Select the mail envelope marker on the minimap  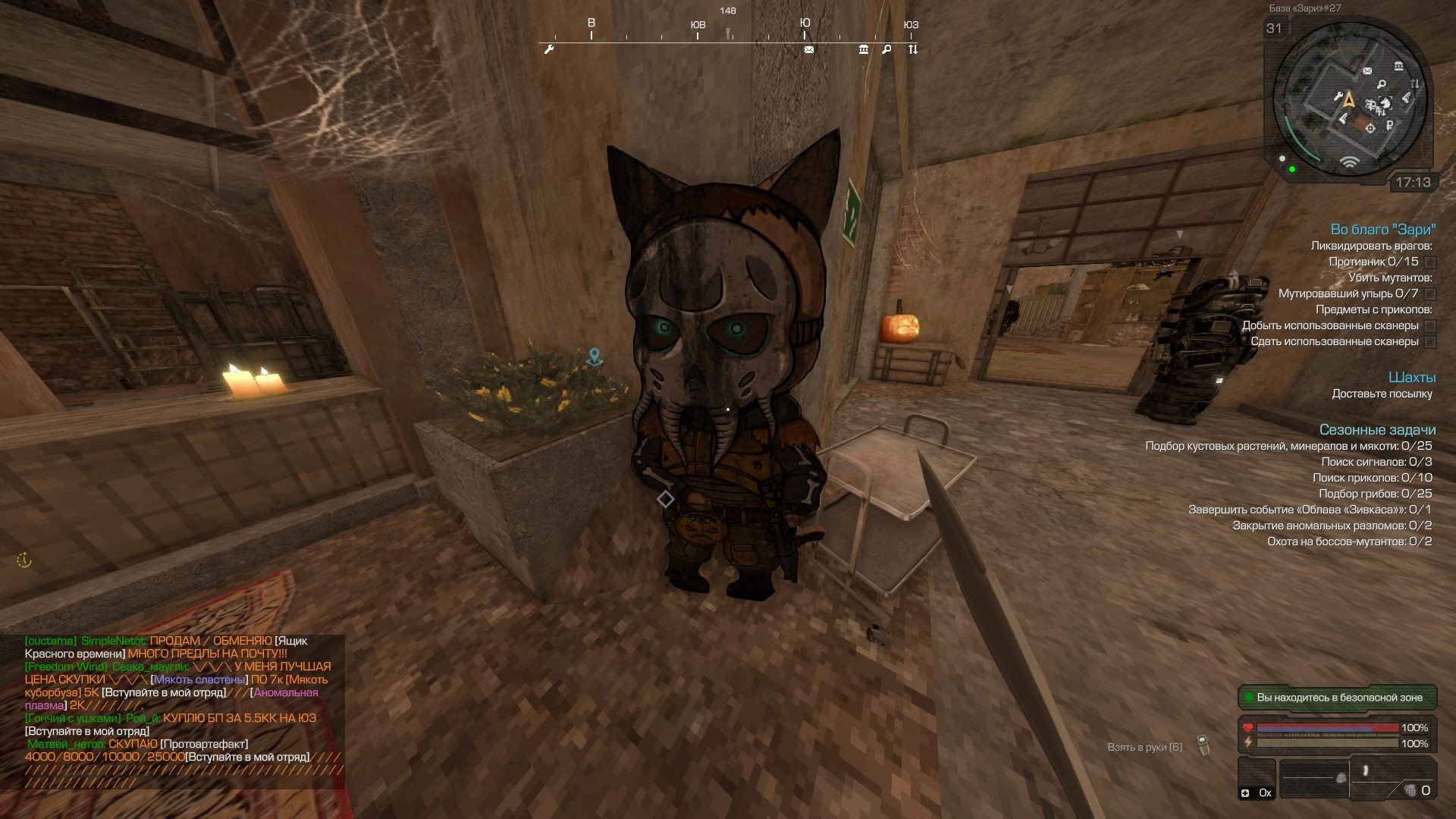tap(1367, 71)
